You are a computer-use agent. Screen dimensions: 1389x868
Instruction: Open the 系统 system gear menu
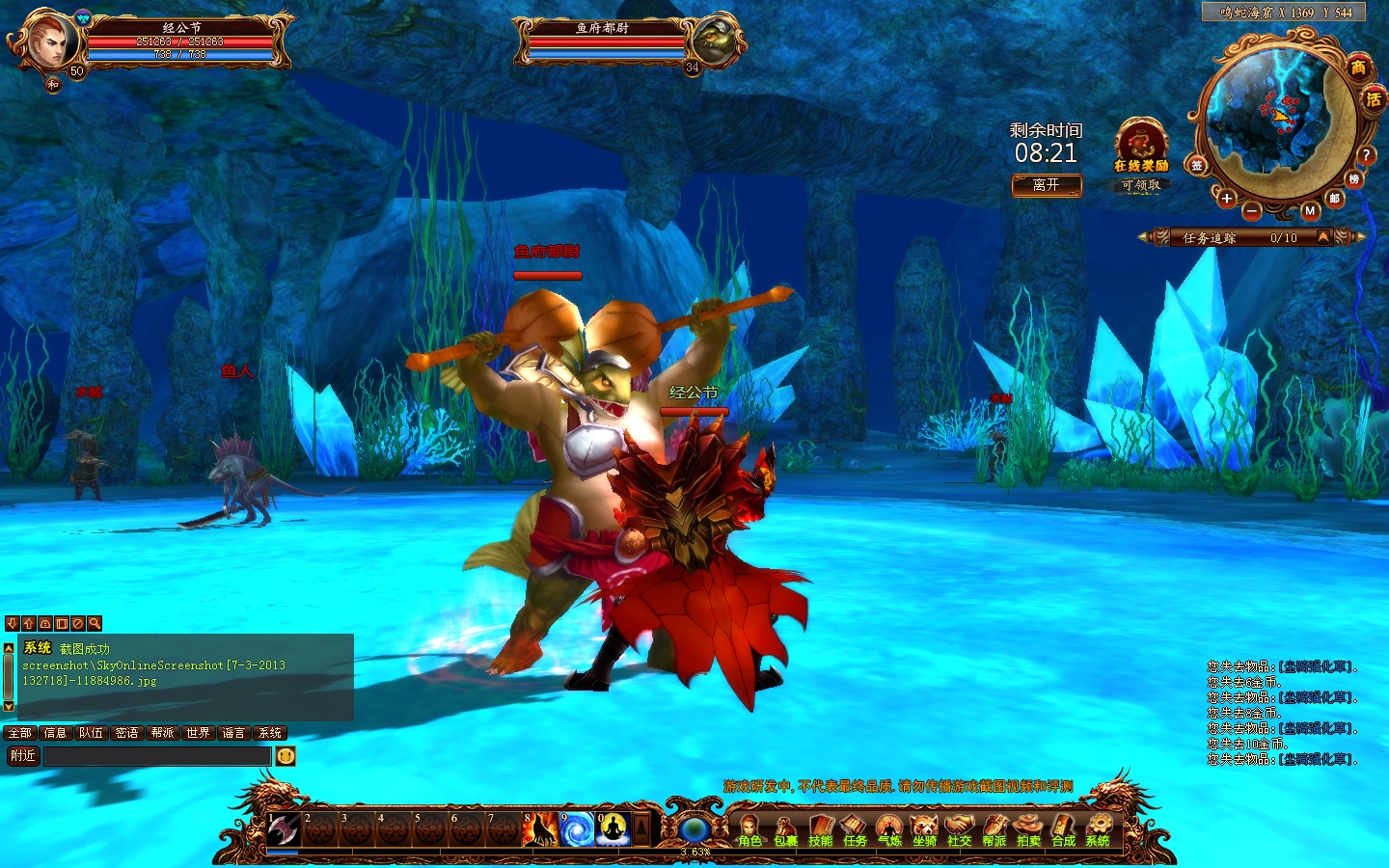tap(1098, 829)
